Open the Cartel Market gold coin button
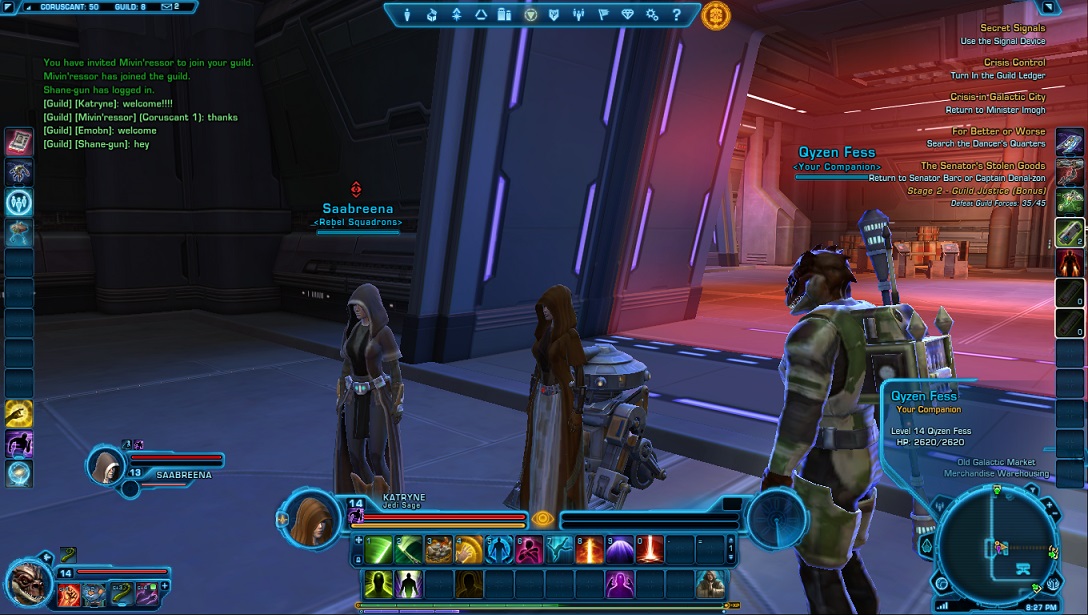1088x615 pixels. 716,15
